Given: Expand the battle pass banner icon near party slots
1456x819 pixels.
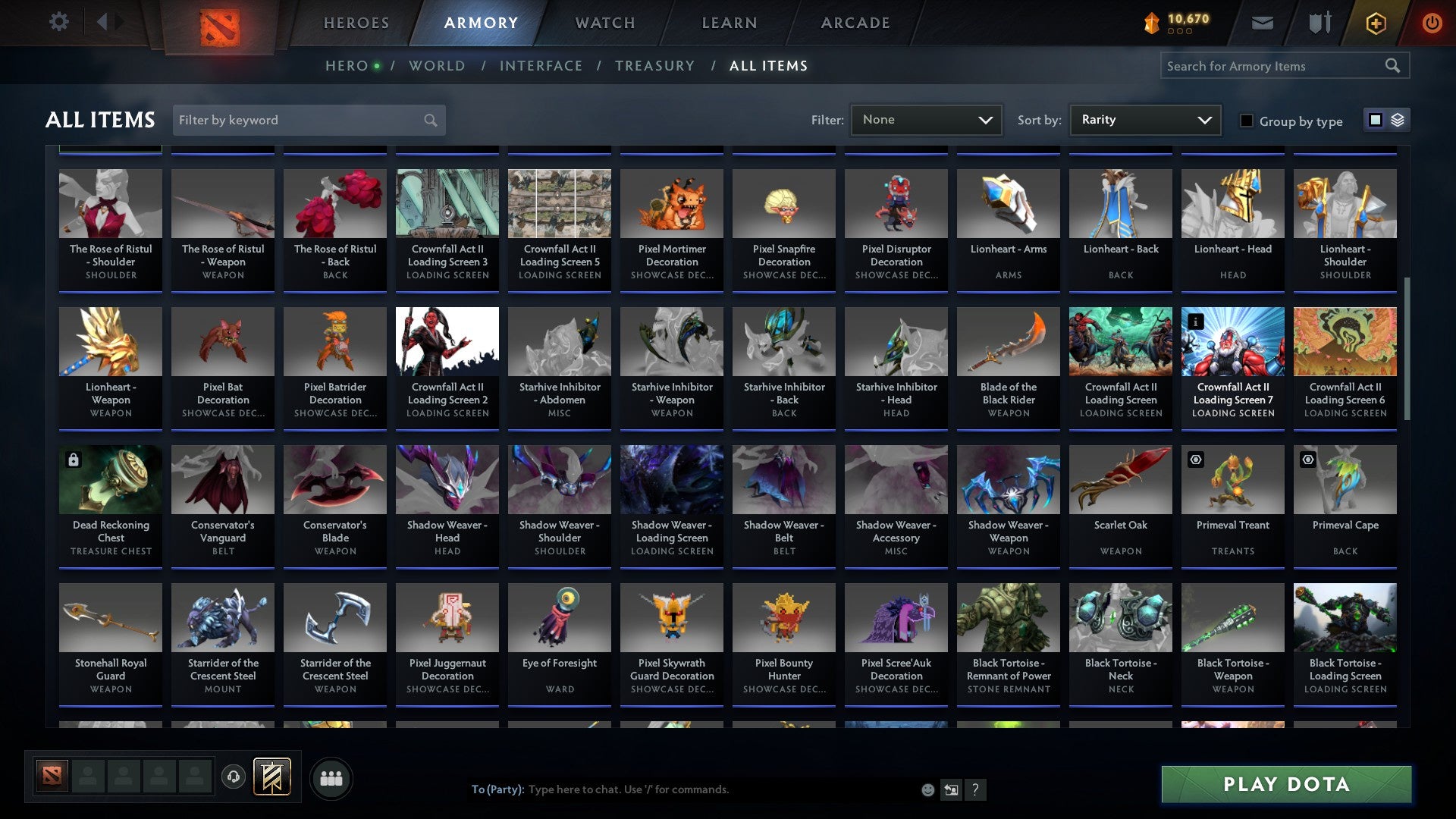Looking at the screenshot, I should point(271,777).
